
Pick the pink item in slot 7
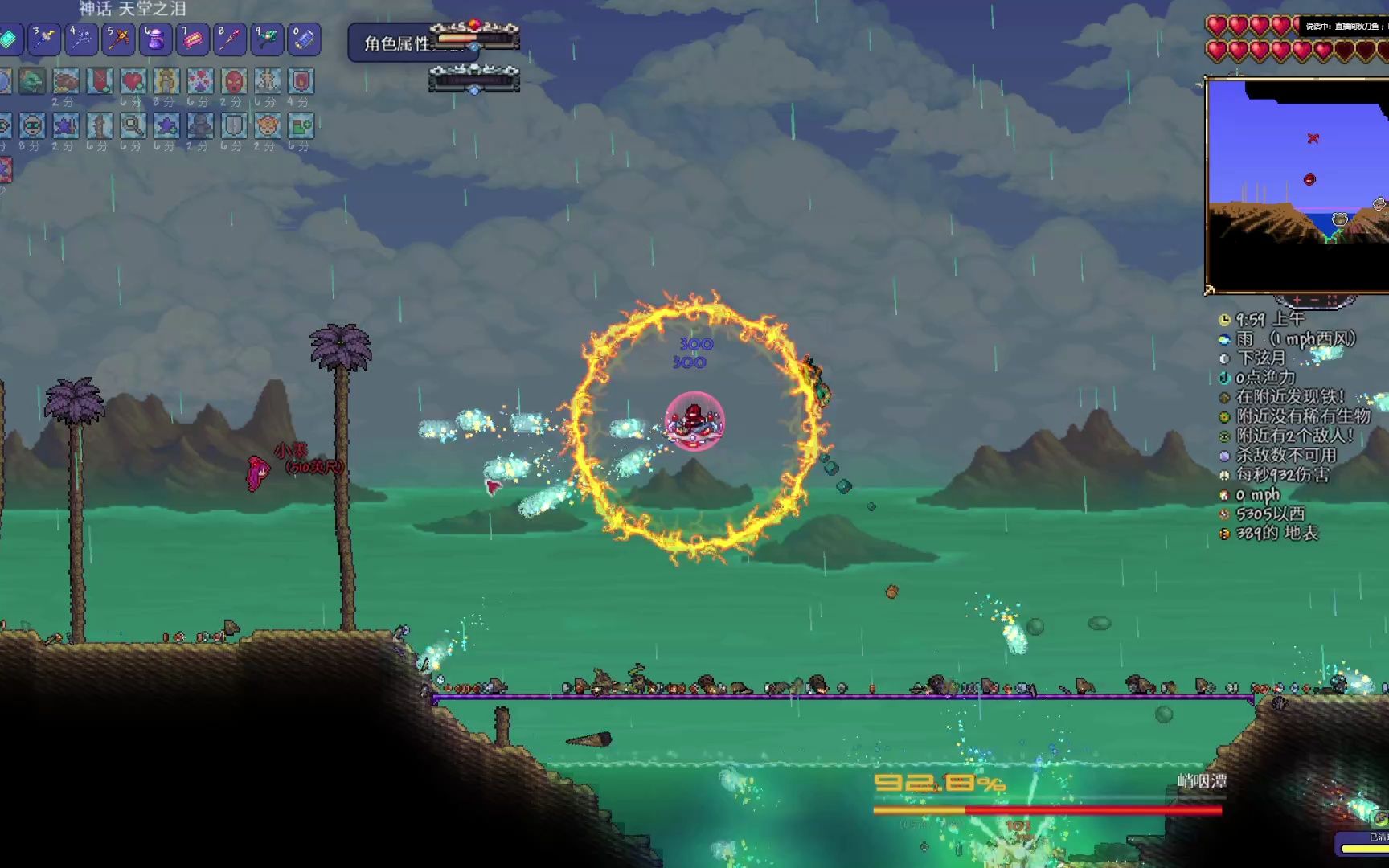tap(192, 39)
